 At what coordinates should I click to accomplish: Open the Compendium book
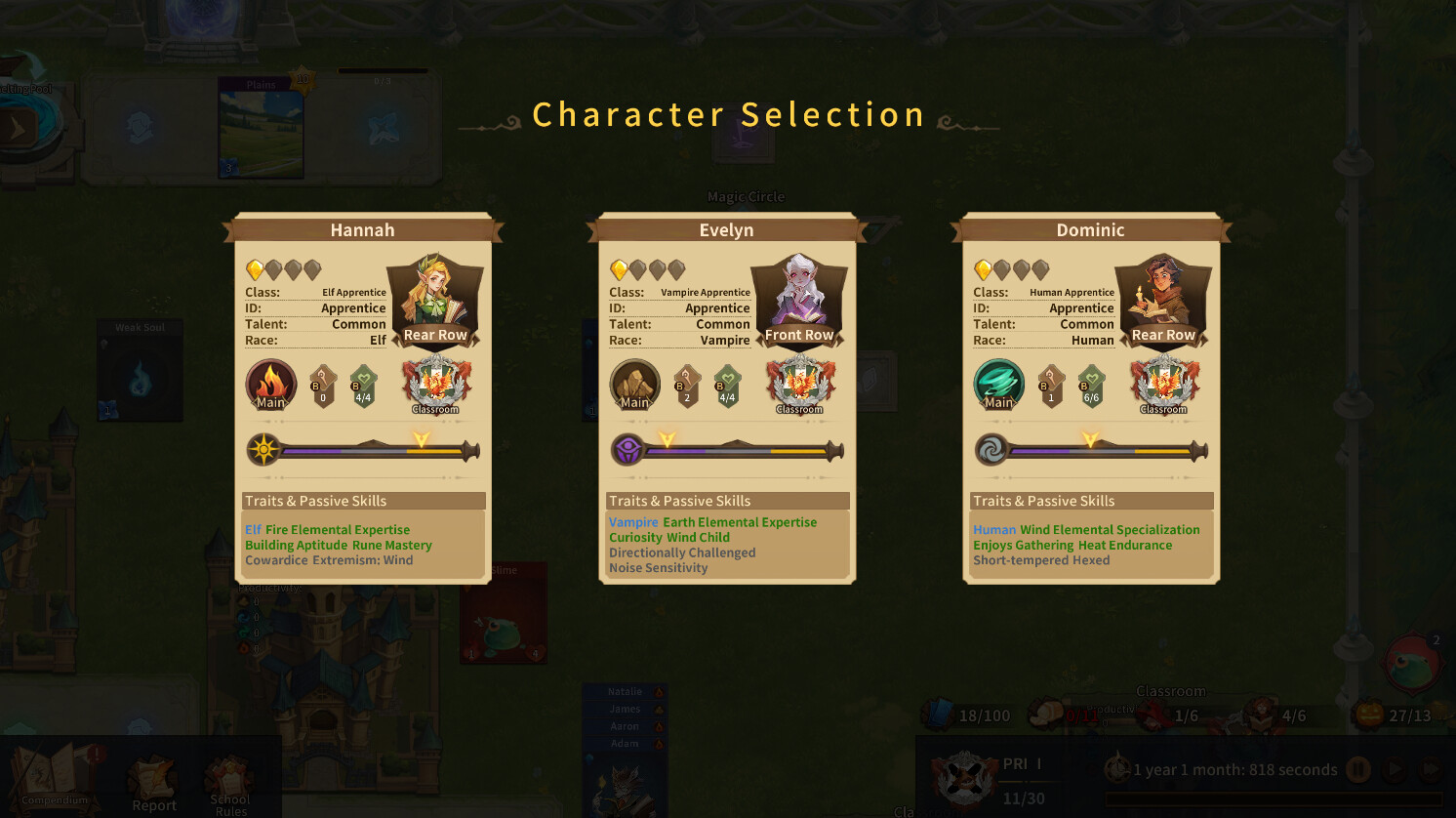(x=55, y=776)
